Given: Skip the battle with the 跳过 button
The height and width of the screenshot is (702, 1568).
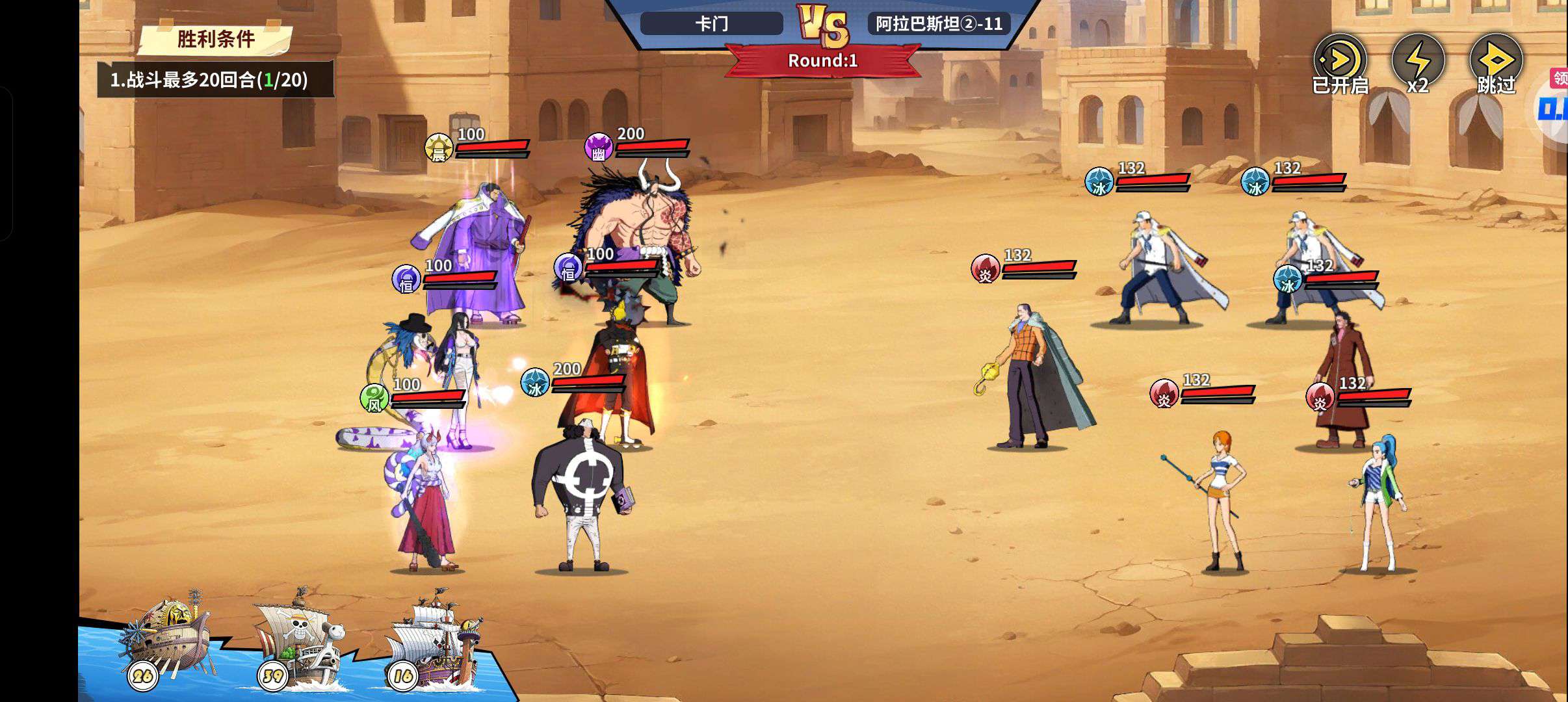Looking at the screenshot, I should [x=1496, y=64].
